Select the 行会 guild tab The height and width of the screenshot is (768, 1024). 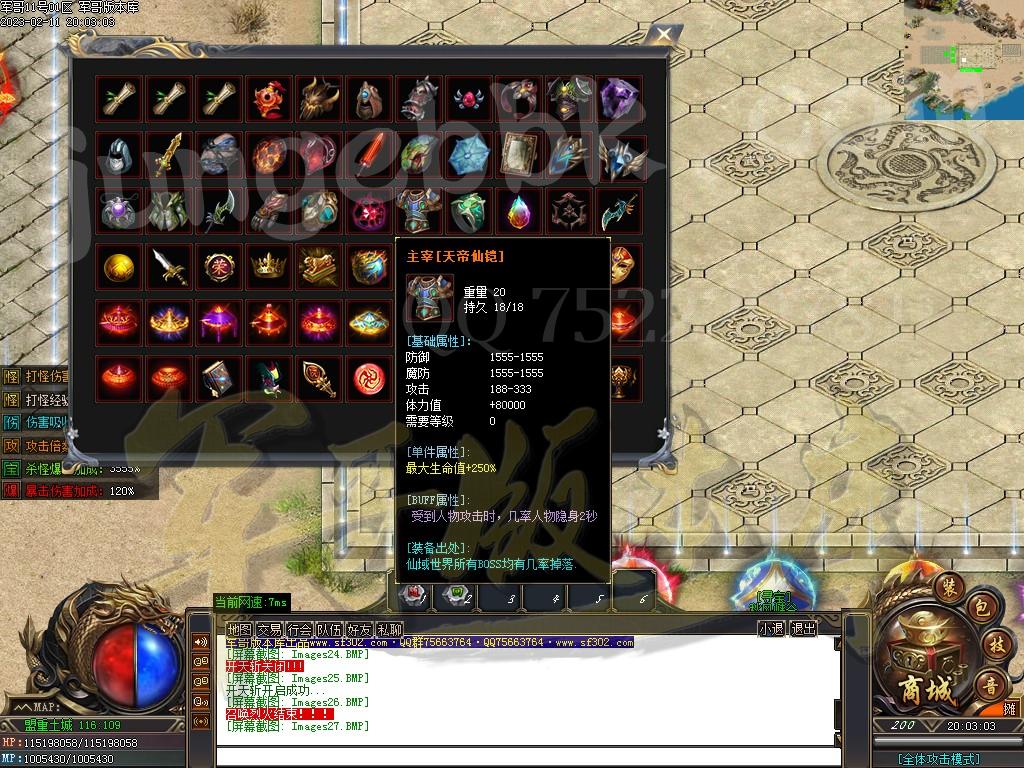point(299,629)
